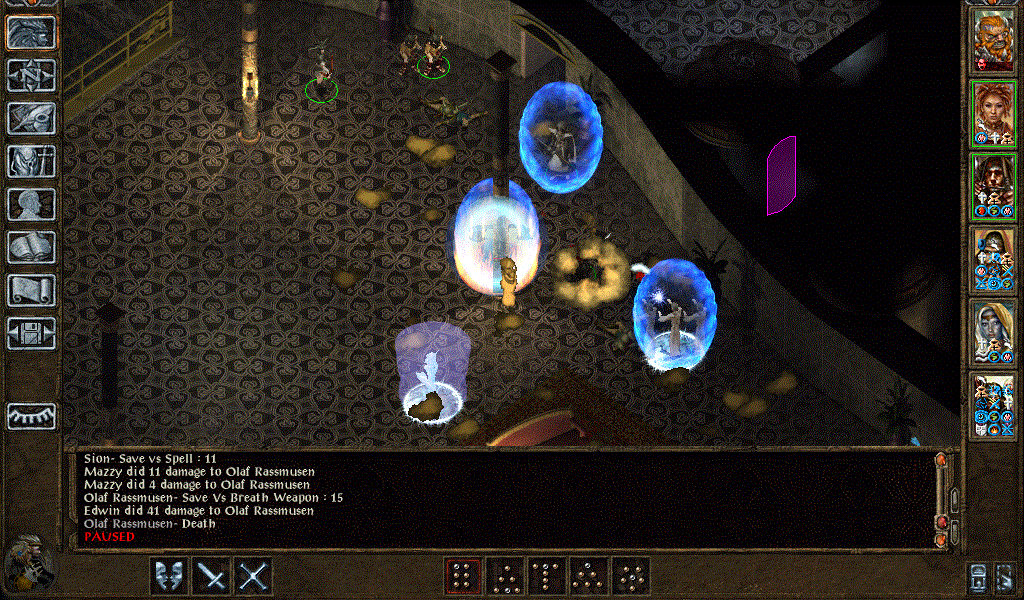The image size is (1024, 600).
Task: Open the area map screen
Action: coord(32,75)
